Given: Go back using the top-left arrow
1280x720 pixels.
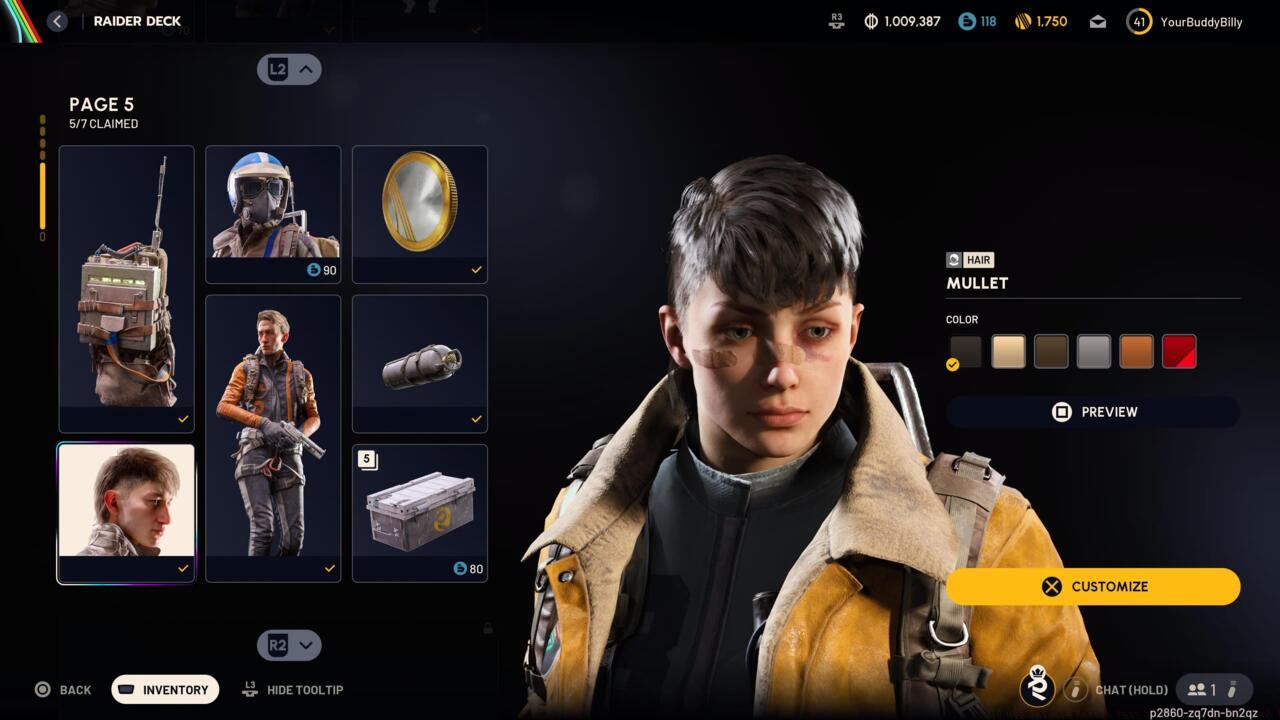Looking at the screenshot, I should coord(57,21).
